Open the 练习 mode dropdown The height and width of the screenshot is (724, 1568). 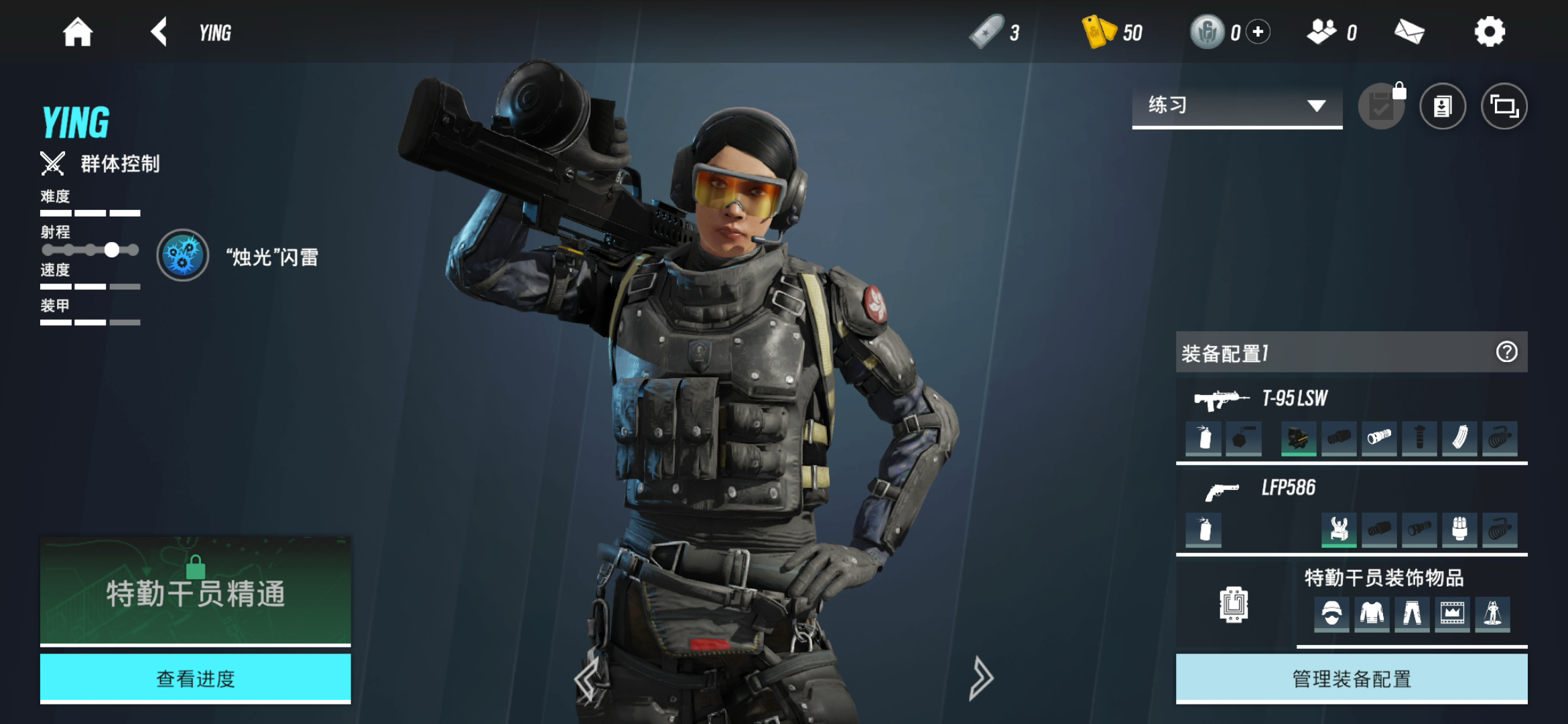click(x=1236, y=106)
